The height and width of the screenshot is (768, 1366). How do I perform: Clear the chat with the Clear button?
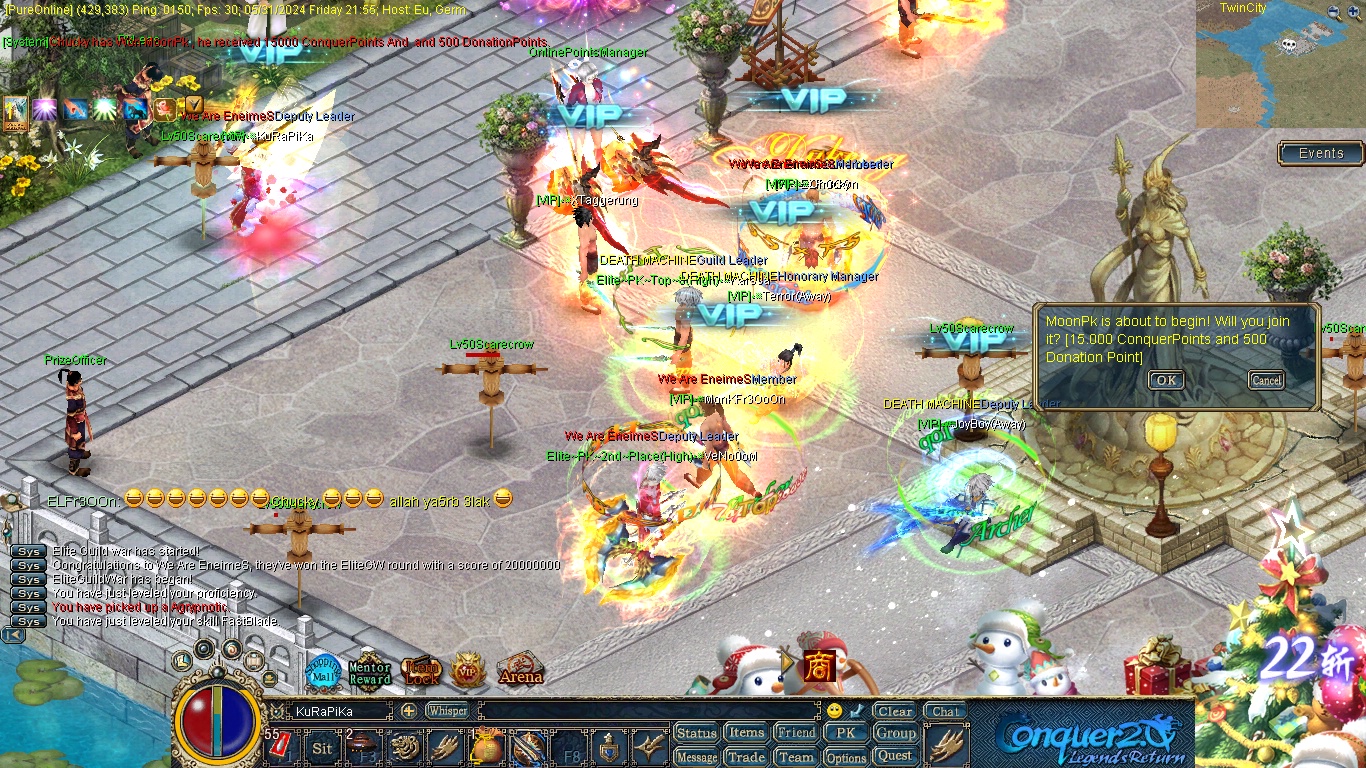click(894, 712)
